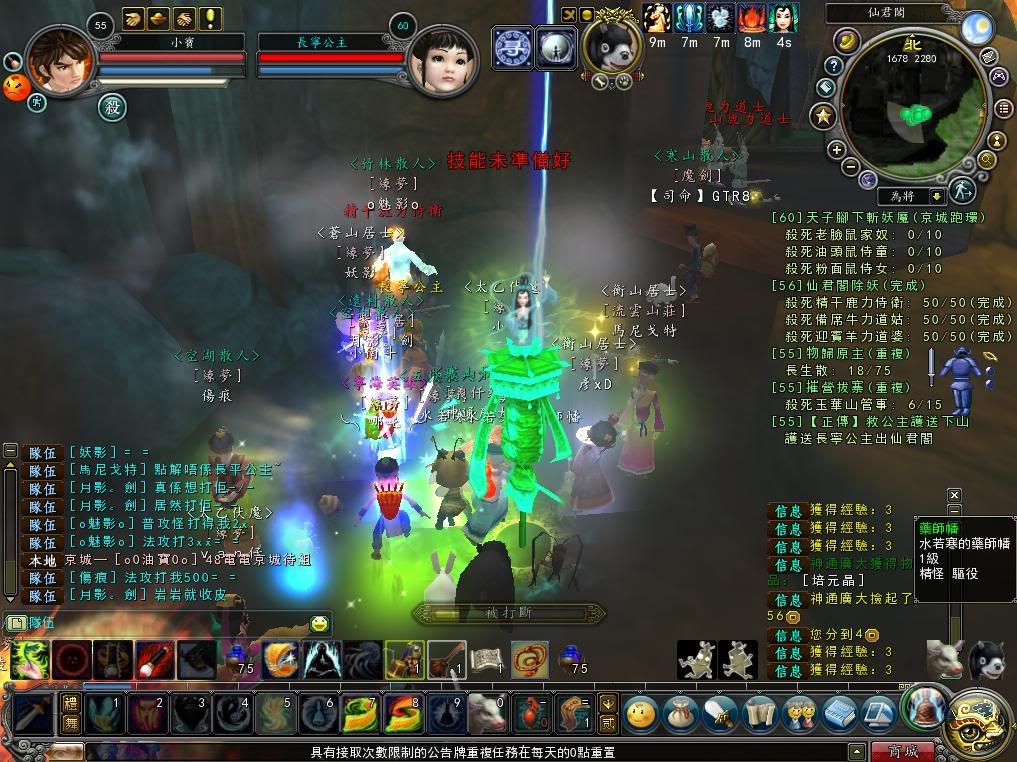Use the white pig mount in slot 0
This screenshot has width=1017, height=762.
click(487, 714)
